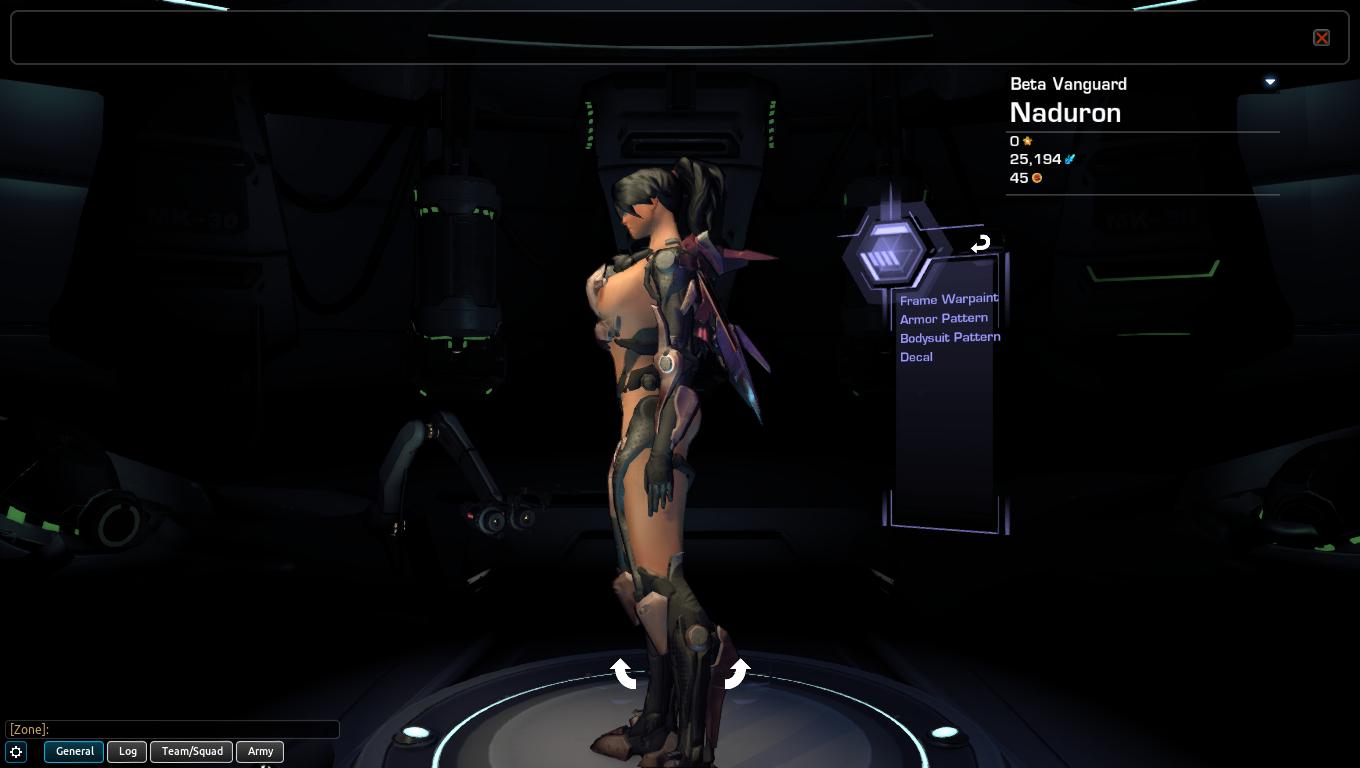Select the Army chat tab
This screenshot has height=768, width=1360.
260,751
